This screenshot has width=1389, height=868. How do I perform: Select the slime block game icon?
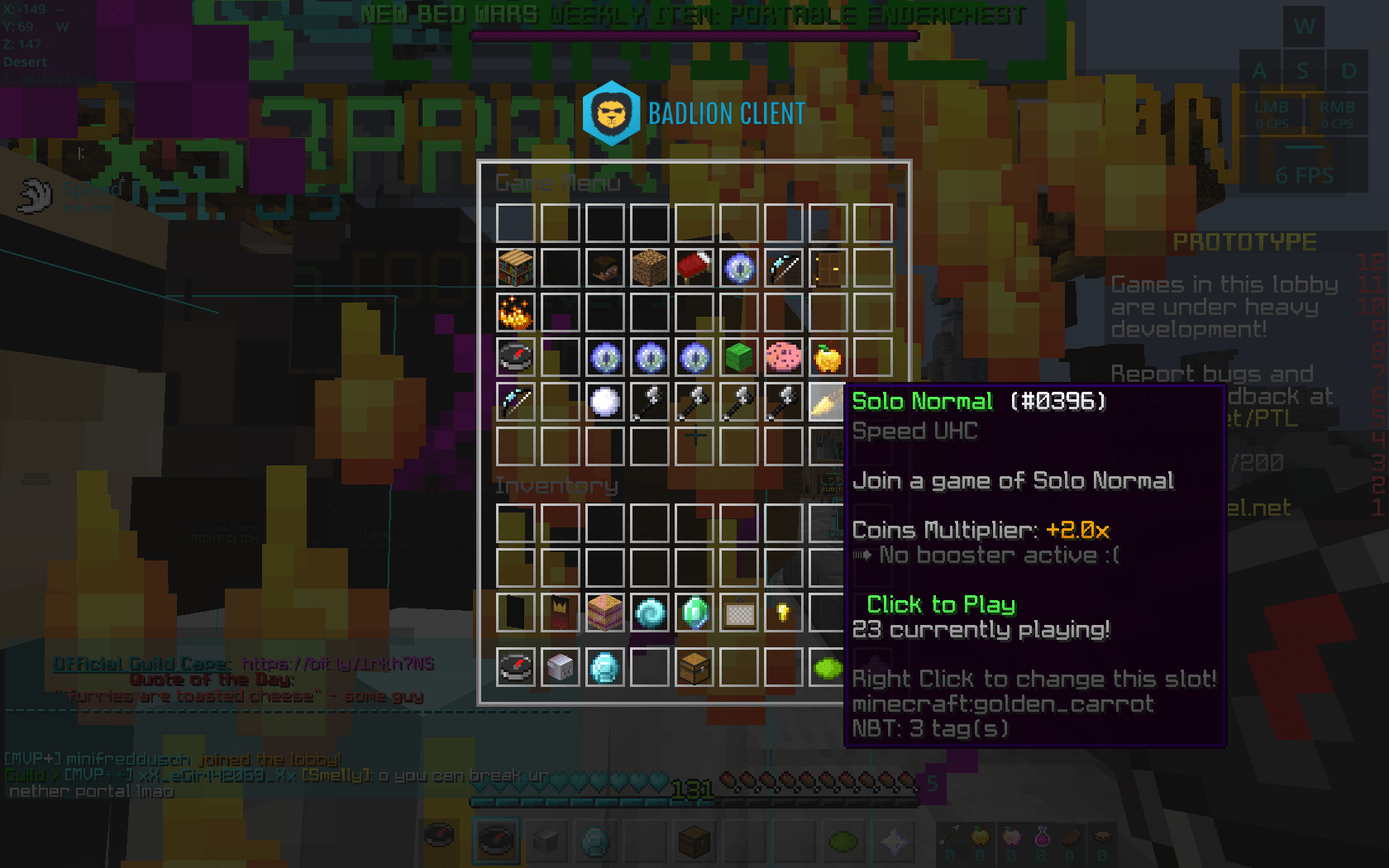[x=738, y=356]
